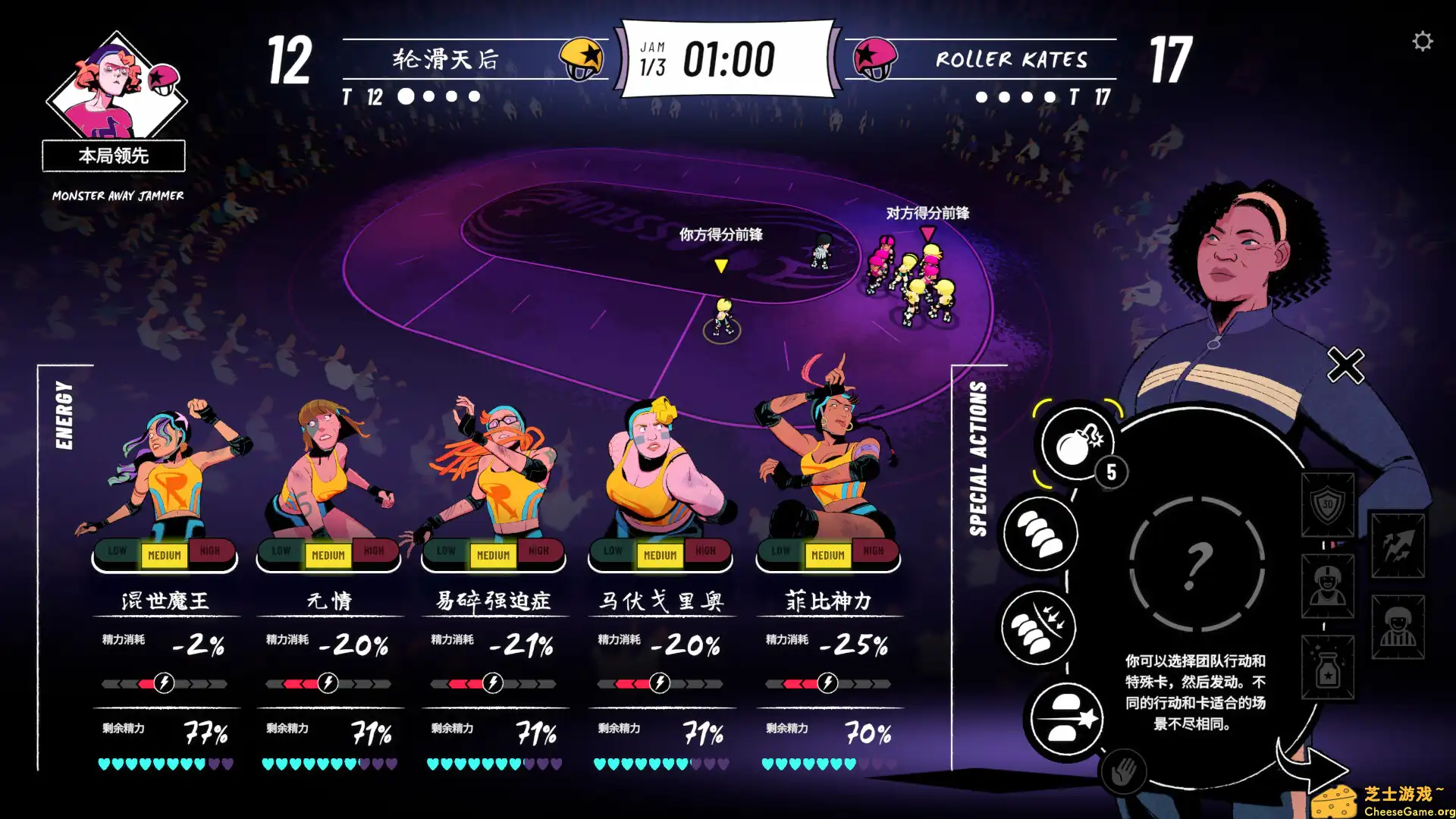Screen dimensions: 1456x819
Task: Pick the star bottle special card
Action: point(1328,667)
